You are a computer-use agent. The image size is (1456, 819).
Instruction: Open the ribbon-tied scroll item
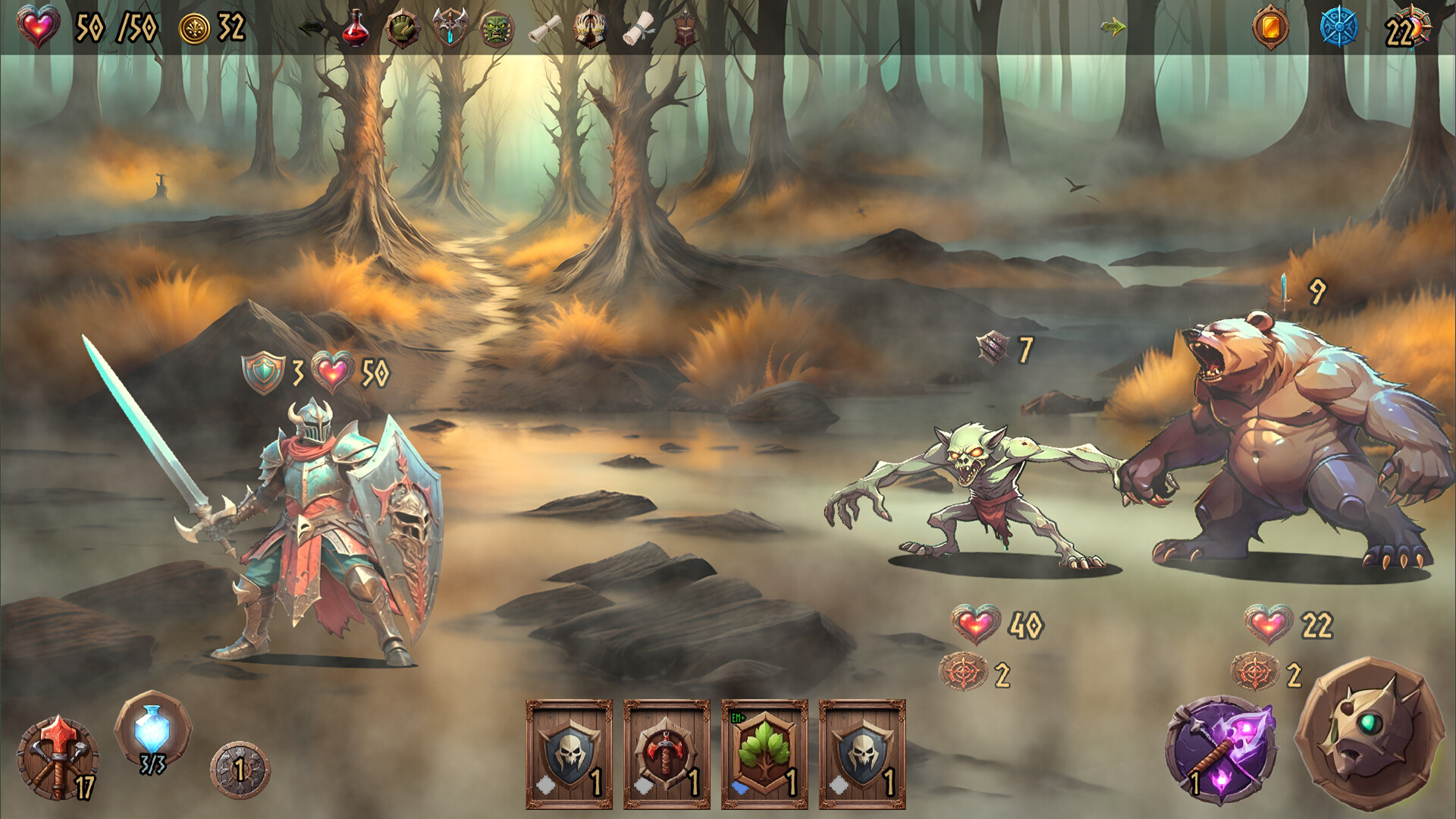click(x=639, y=30)
